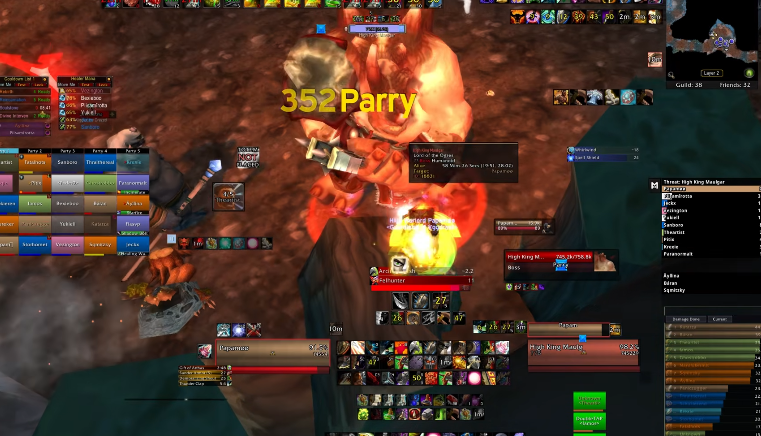Click the Party 2 group header
The width and height of the screenshot is (761, 436).
tap(34, 150)
